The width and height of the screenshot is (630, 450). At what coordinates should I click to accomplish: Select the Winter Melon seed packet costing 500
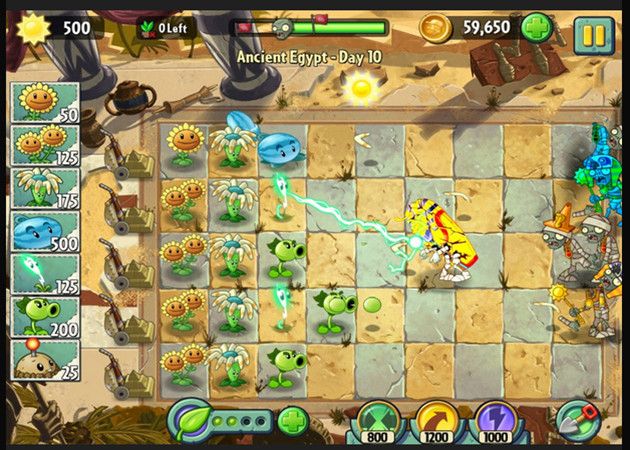[44, 230]
